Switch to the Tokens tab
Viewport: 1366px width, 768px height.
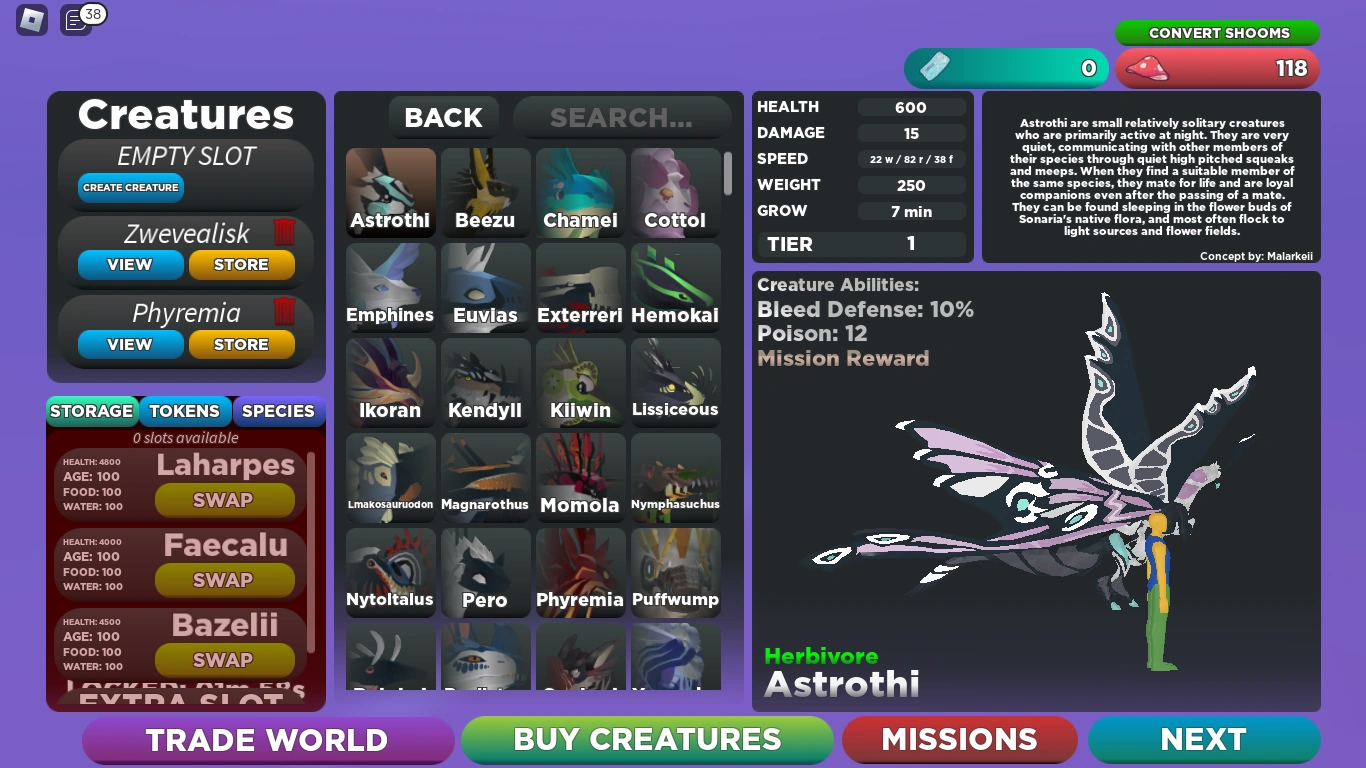[x=184, y=411]
